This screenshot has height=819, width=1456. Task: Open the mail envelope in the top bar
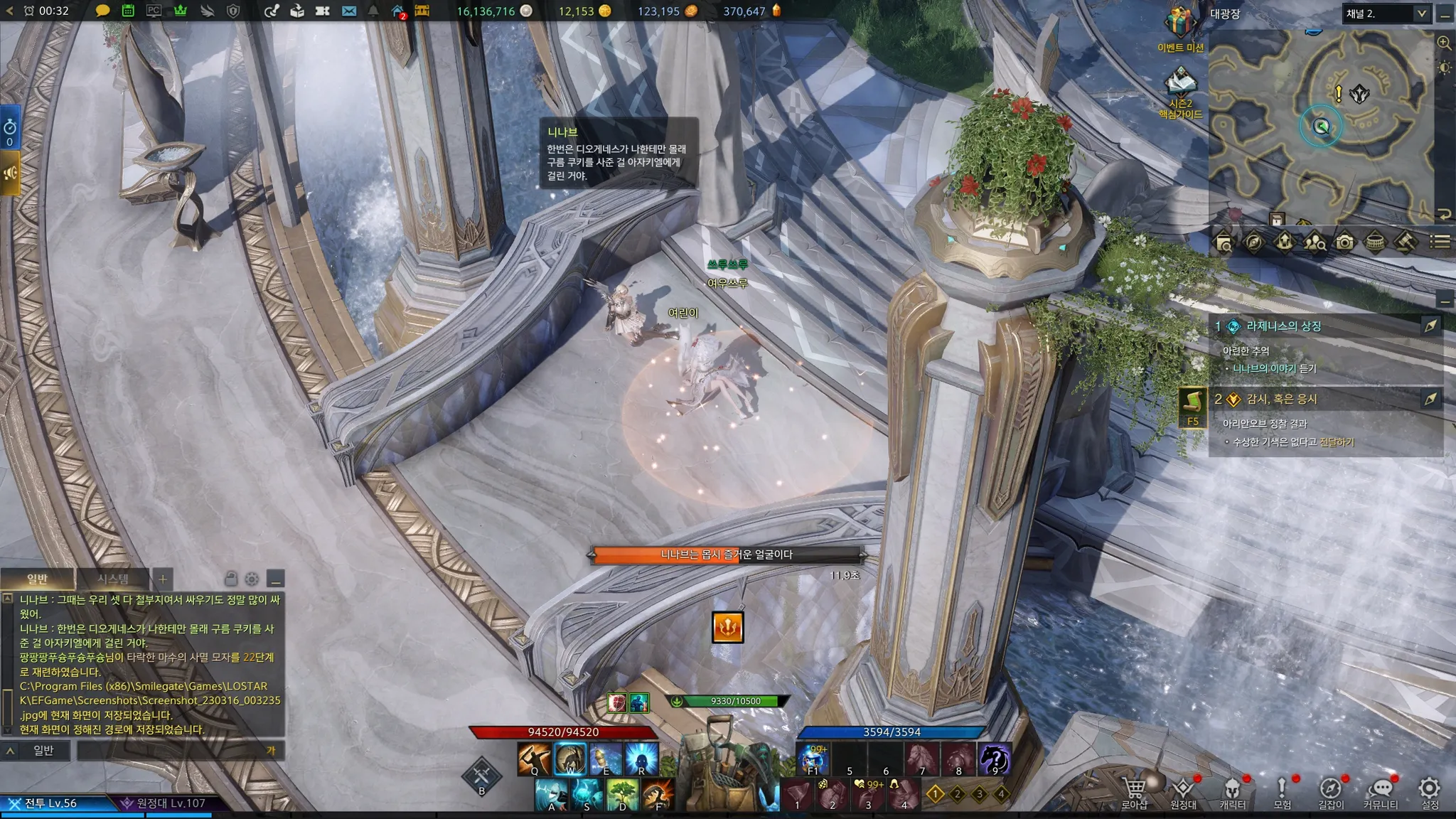click(x=348, y=11)
